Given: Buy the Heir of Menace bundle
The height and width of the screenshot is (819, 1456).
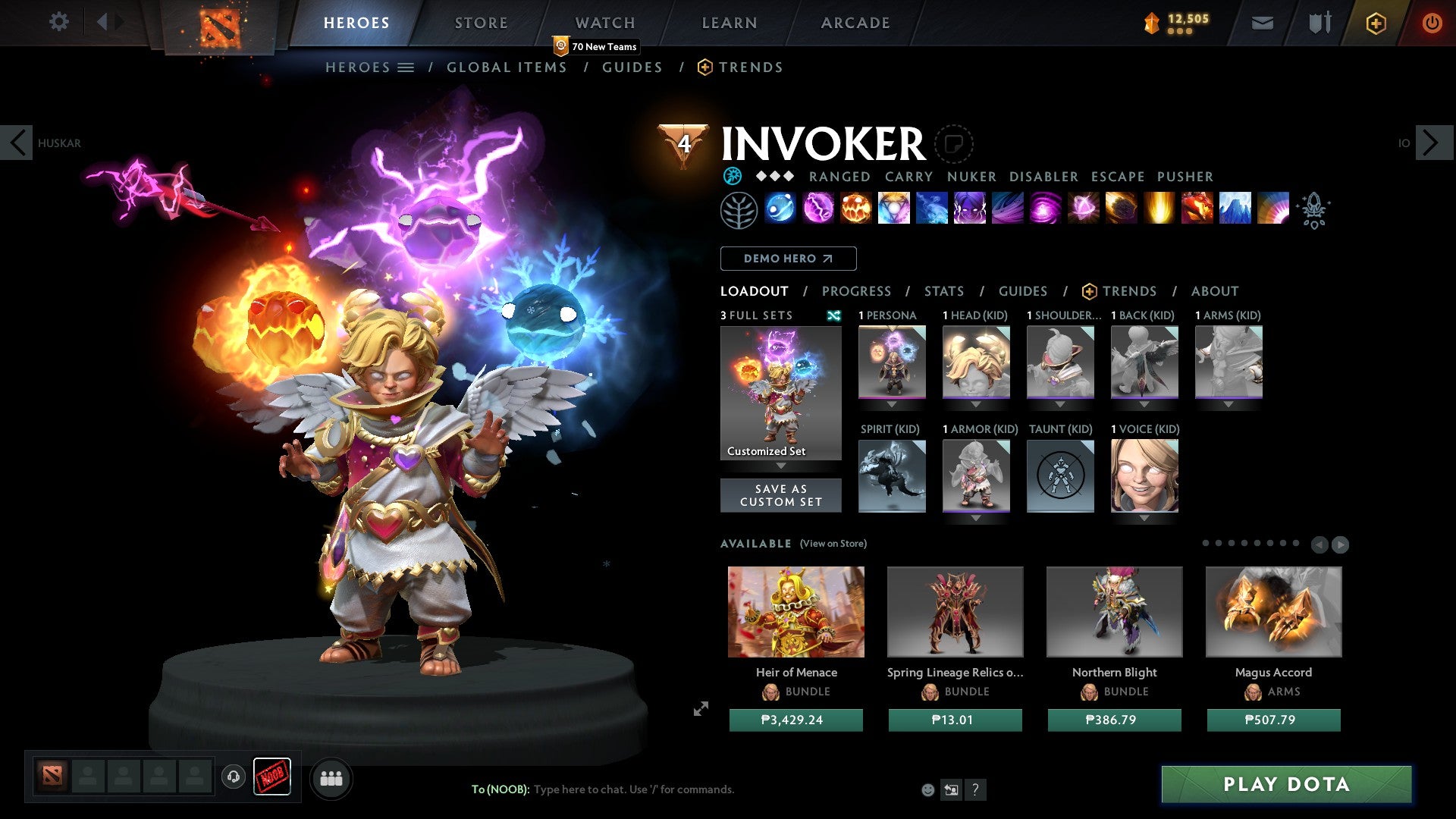Looking at the screenshot, I should pos(795,720).
